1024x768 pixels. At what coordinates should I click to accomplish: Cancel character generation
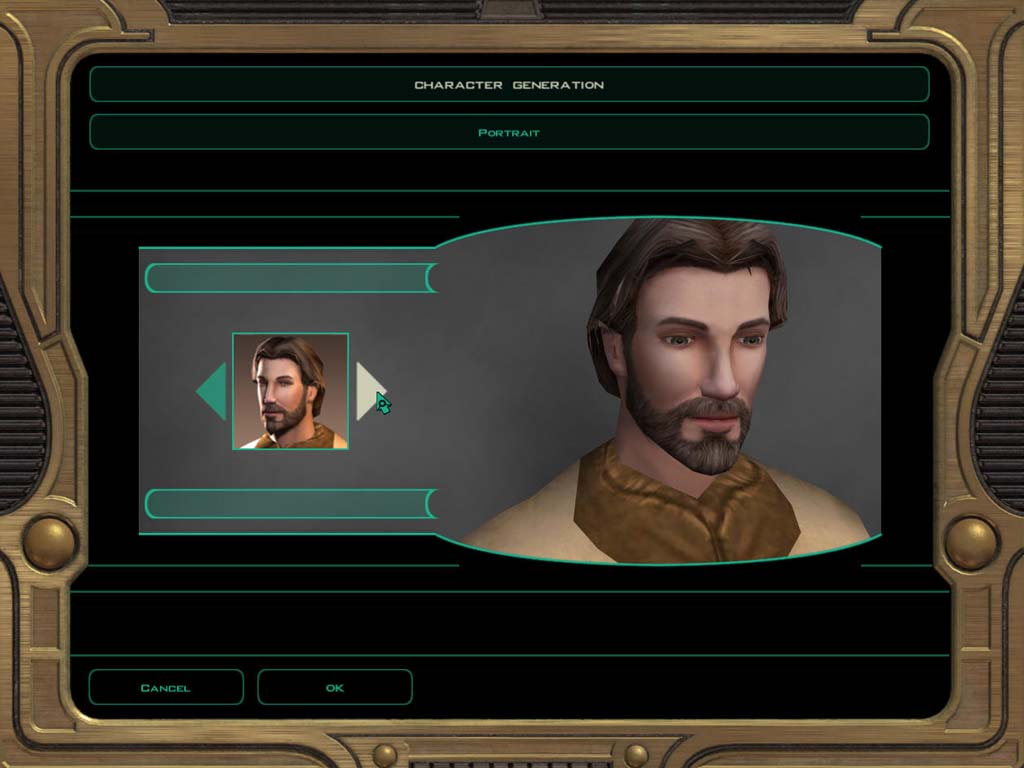[166, 687]
